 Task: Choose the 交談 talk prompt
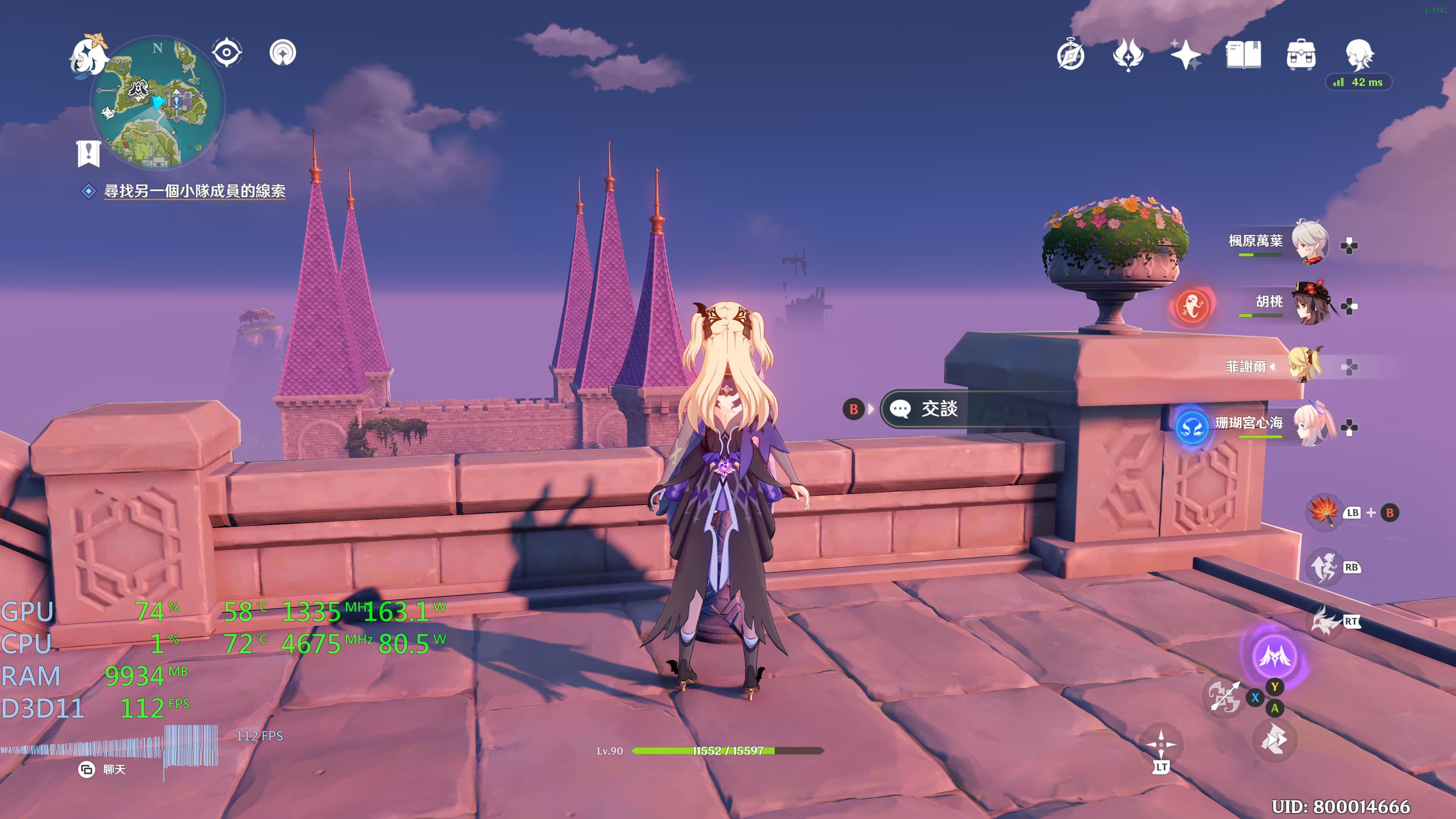click(x=938, y=409)
